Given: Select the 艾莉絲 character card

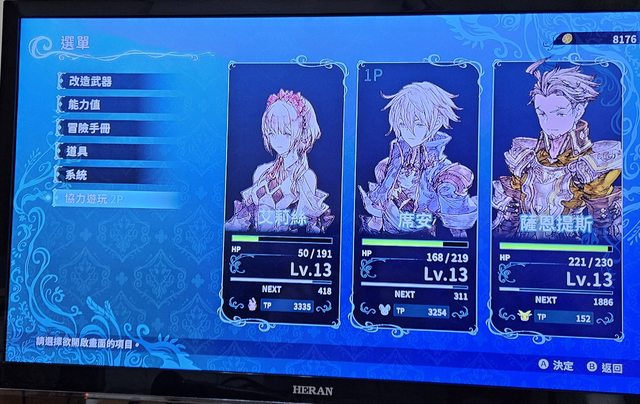Looking at the screenshot, I should coord(285,190).
